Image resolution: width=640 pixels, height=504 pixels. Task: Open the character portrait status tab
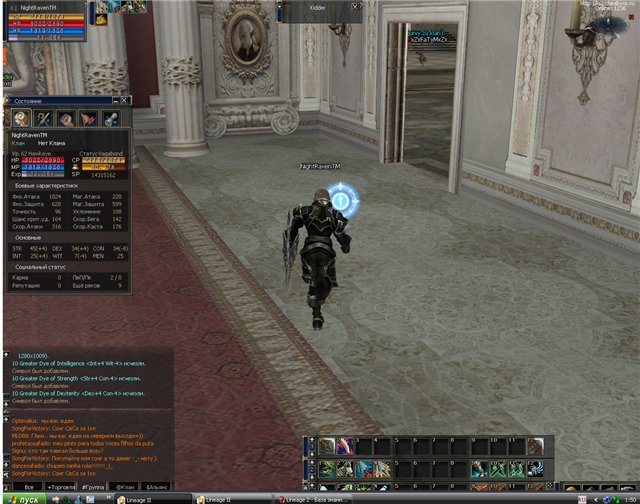[21, 118]
